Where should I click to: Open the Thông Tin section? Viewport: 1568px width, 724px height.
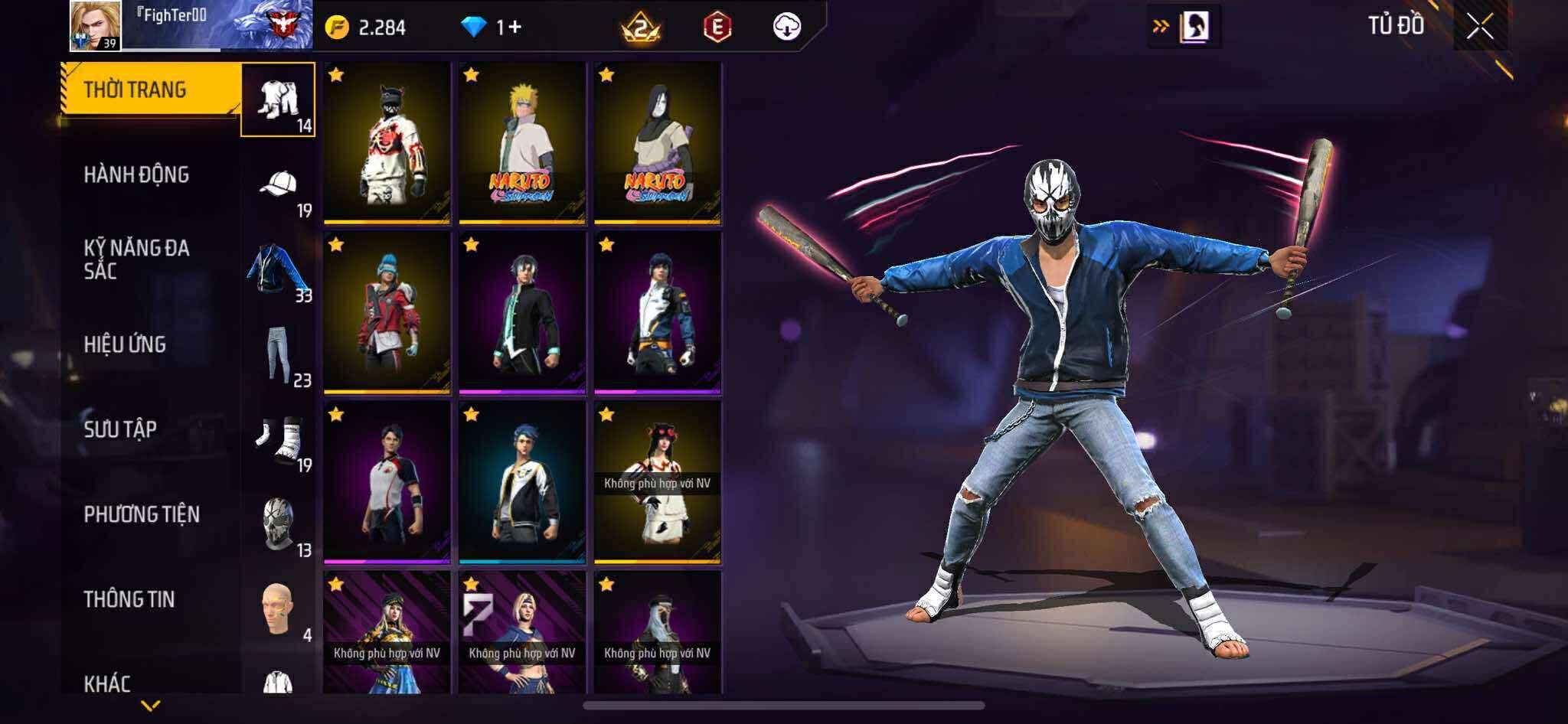click(x=129, y=599)
